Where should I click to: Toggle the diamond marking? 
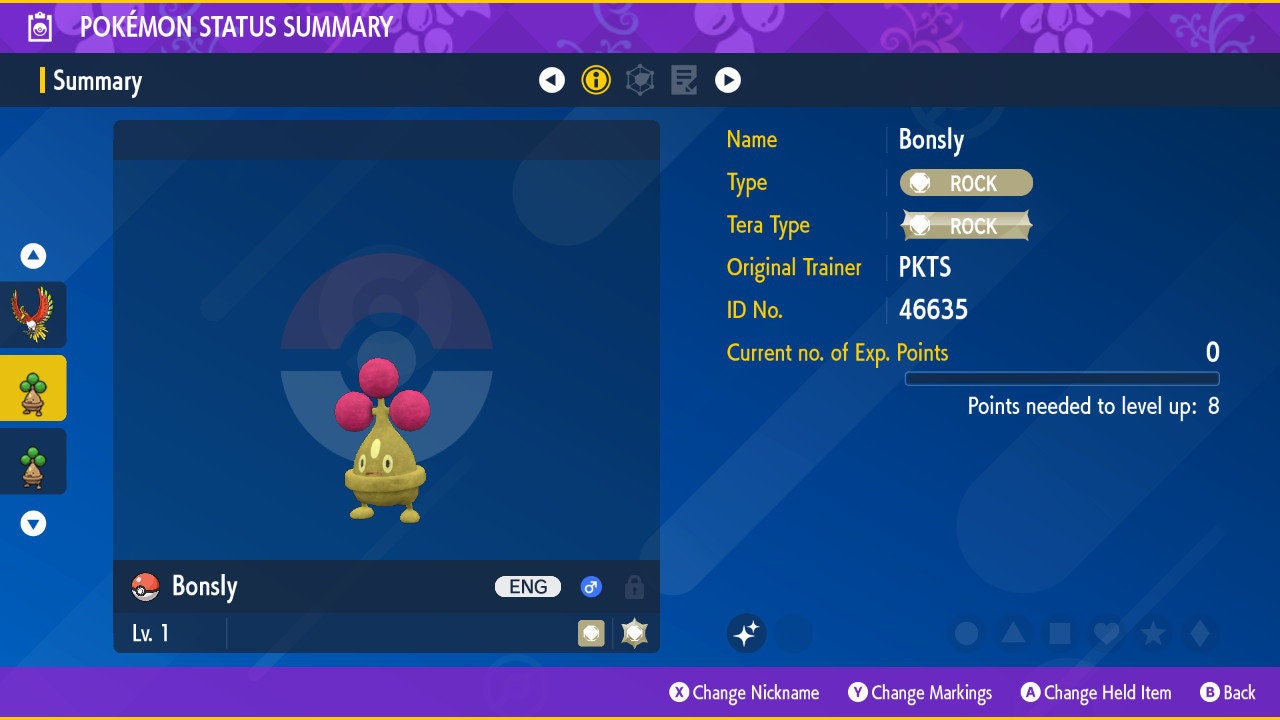click(x=1199, y=633)
